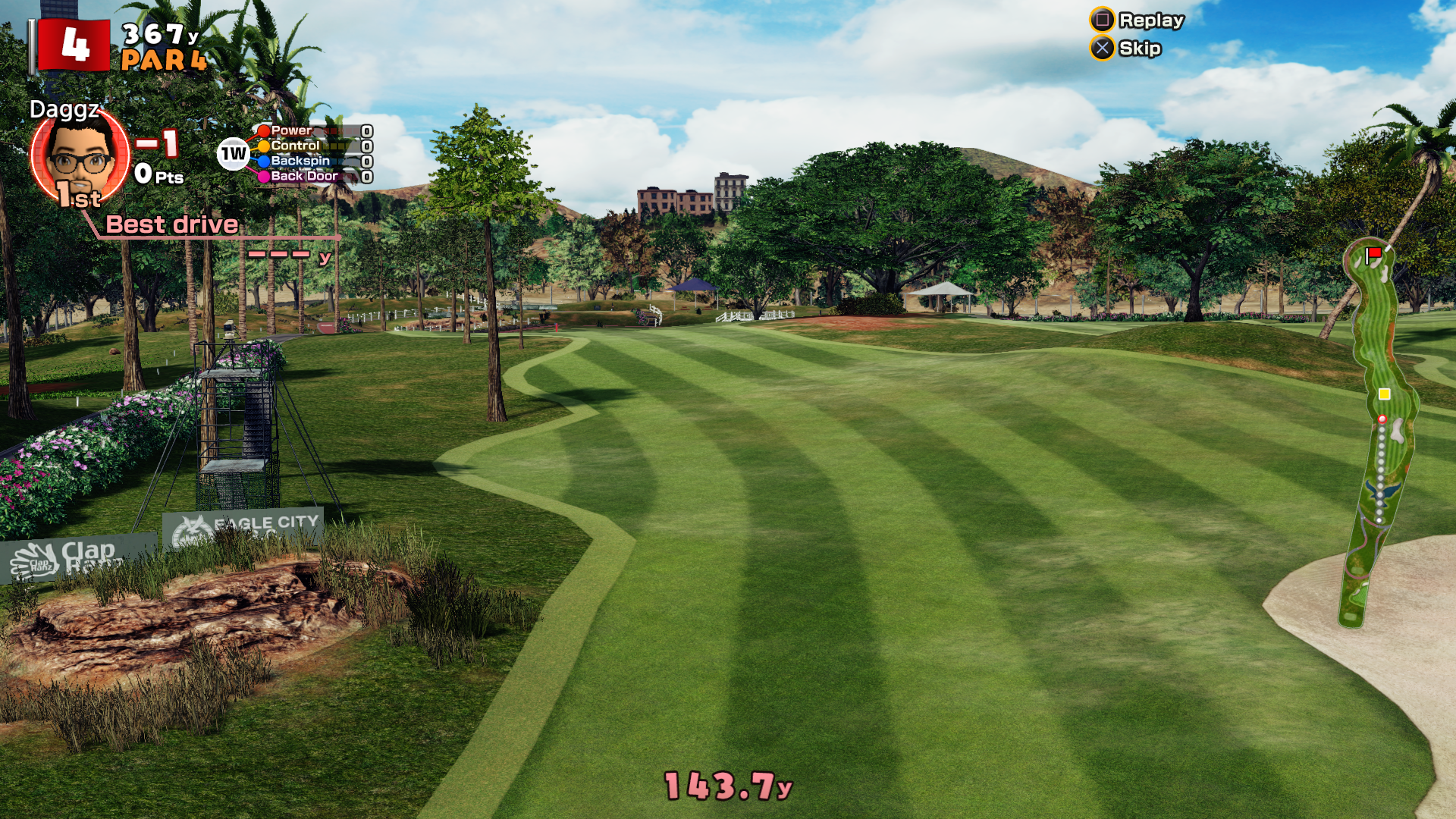Click the yellow square marker on minimap
The image size is (1456, 819).
(x=1384, y=394)
